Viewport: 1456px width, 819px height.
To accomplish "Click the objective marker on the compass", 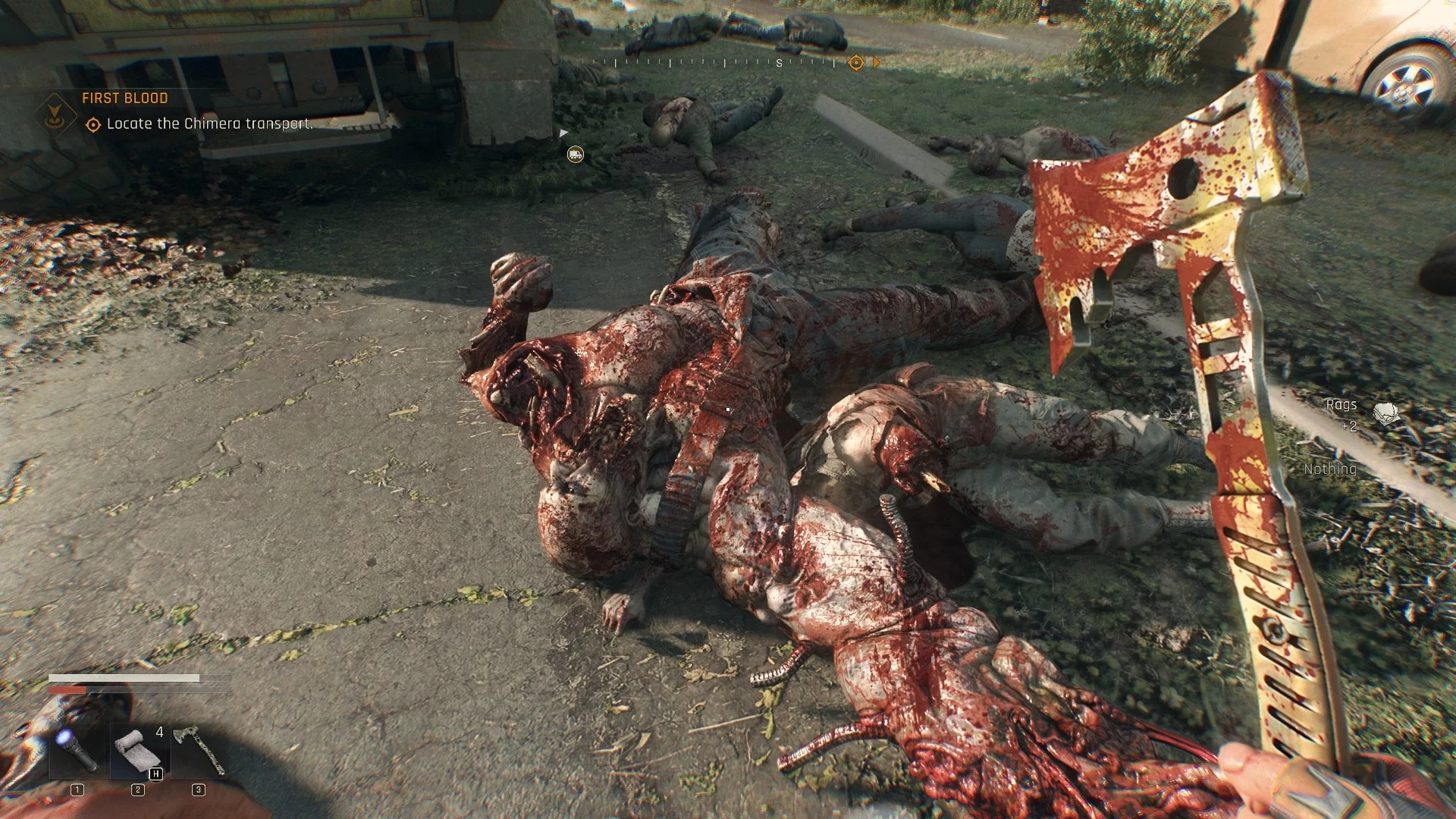I will point(856,63).
